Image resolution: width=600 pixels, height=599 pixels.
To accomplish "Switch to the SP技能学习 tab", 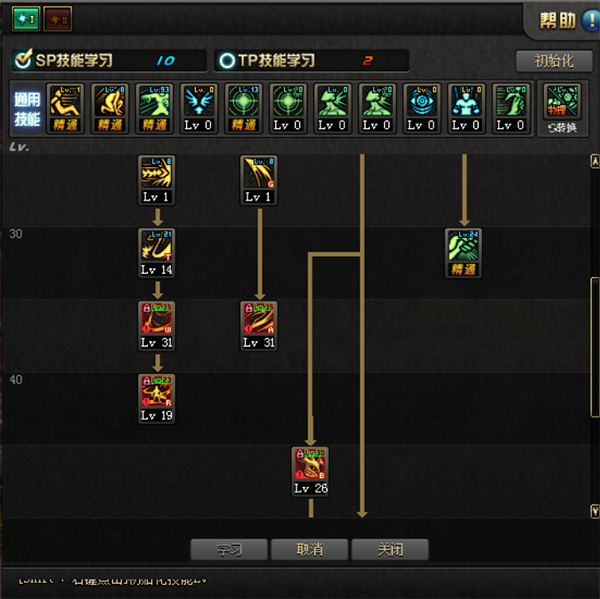I will (x=108, y=61).
